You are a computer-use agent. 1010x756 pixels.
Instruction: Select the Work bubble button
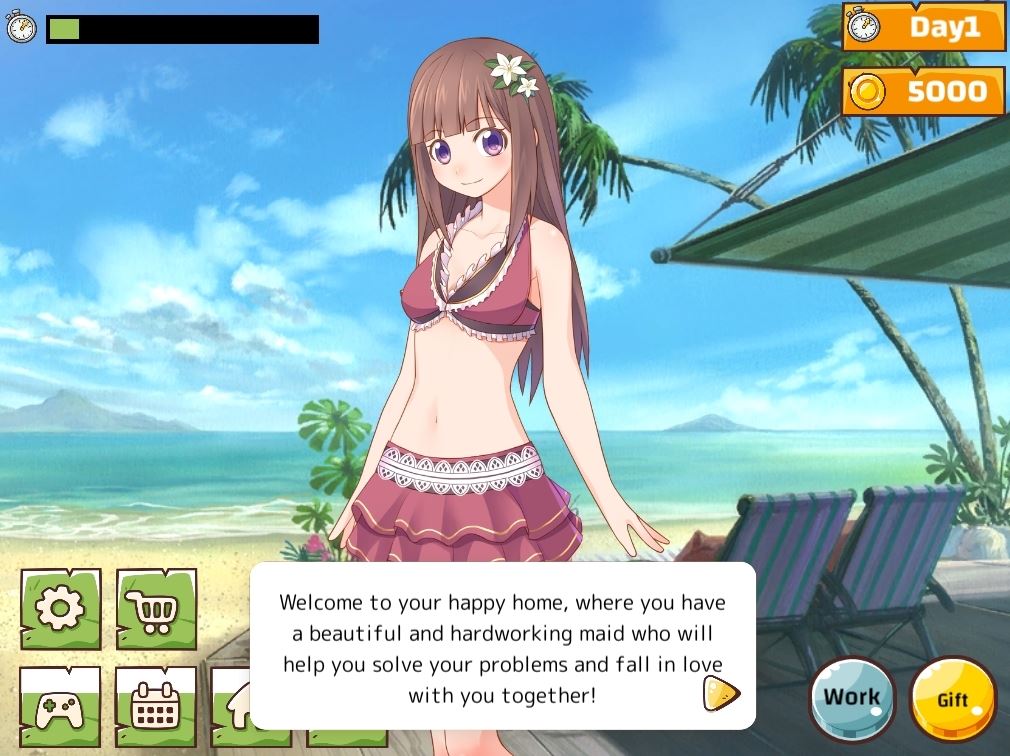(x=852, y=699)
